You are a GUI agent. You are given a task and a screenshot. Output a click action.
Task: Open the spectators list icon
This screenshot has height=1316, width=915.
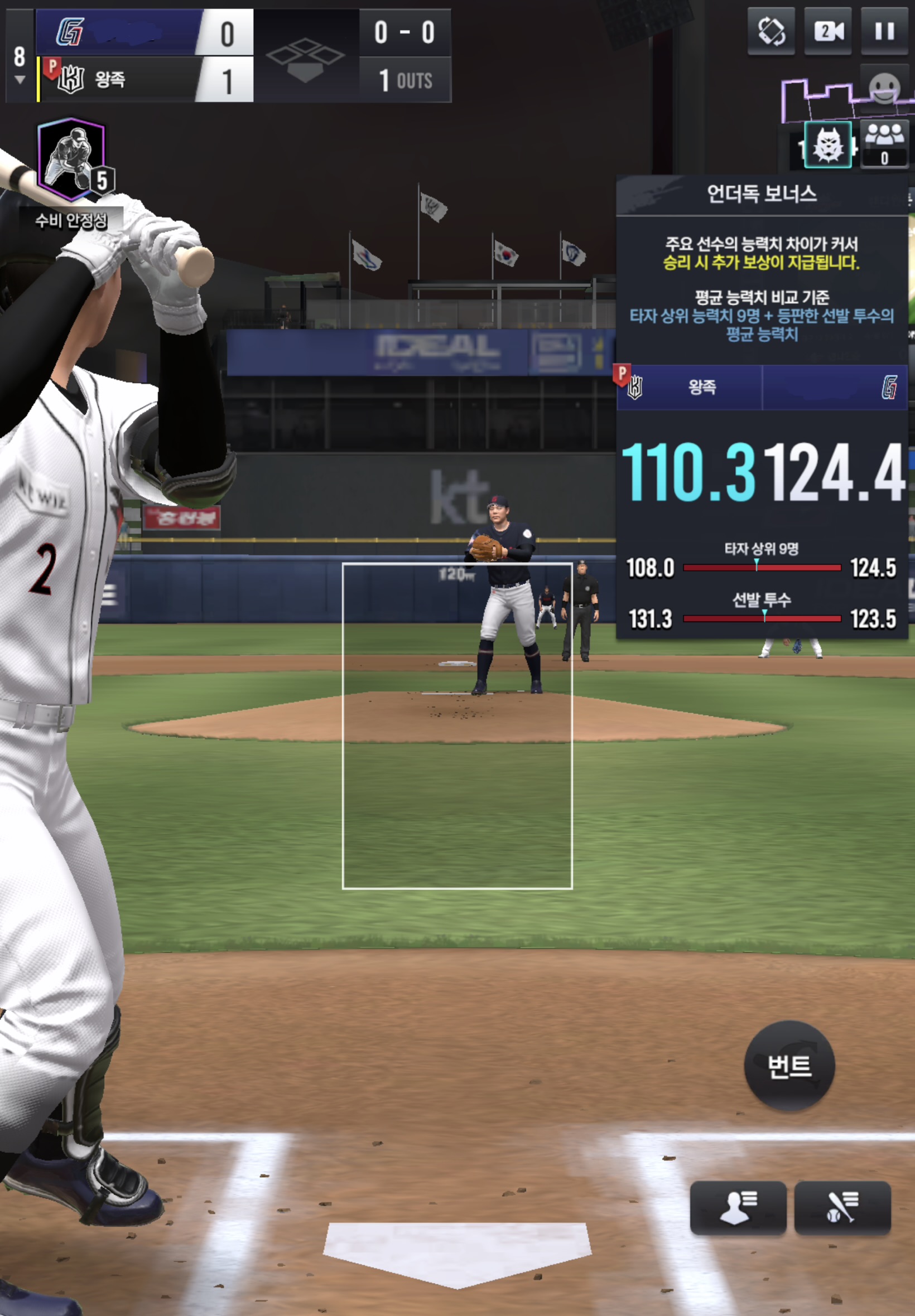click(884, 143)
